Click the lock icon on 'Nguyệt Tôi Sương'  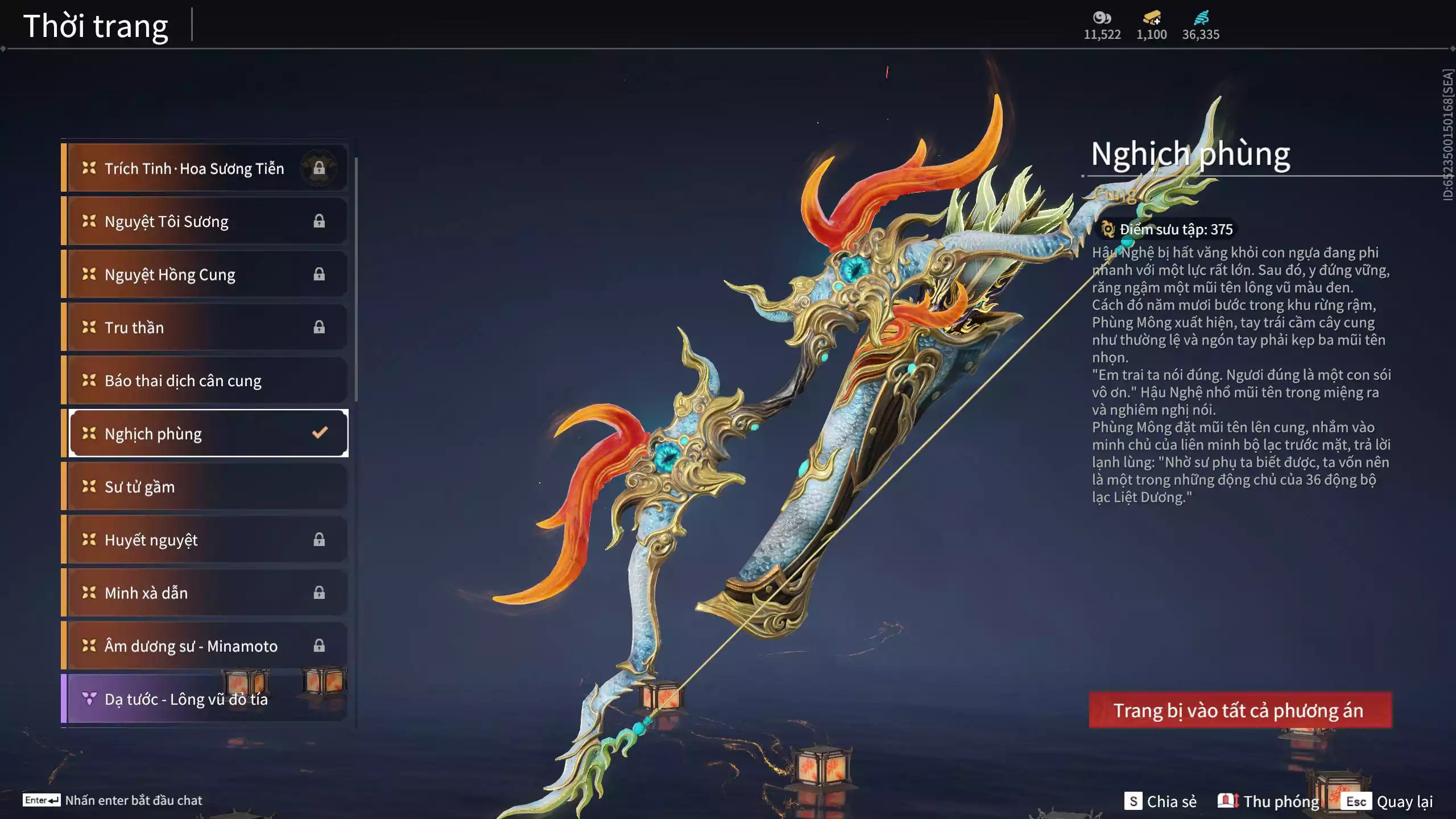click(x=319, y=221)
